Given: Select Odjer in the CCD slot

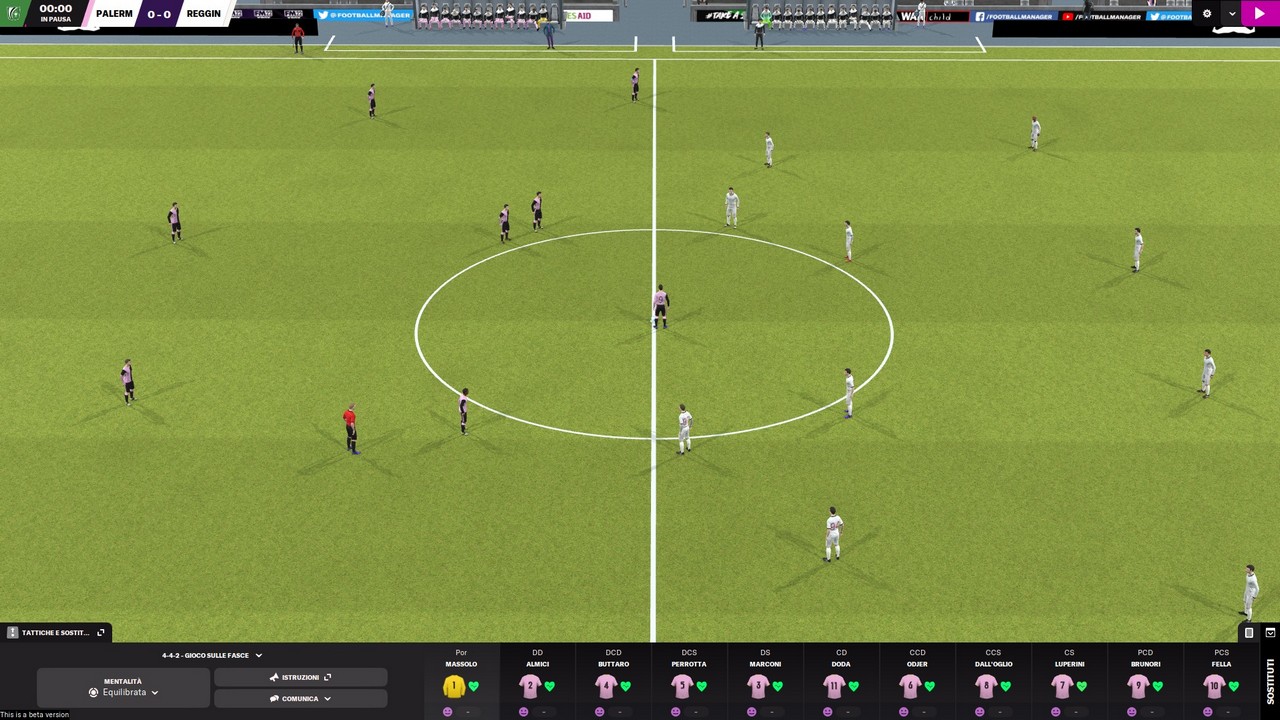Looking at the screenshot, I should point(910,686).
